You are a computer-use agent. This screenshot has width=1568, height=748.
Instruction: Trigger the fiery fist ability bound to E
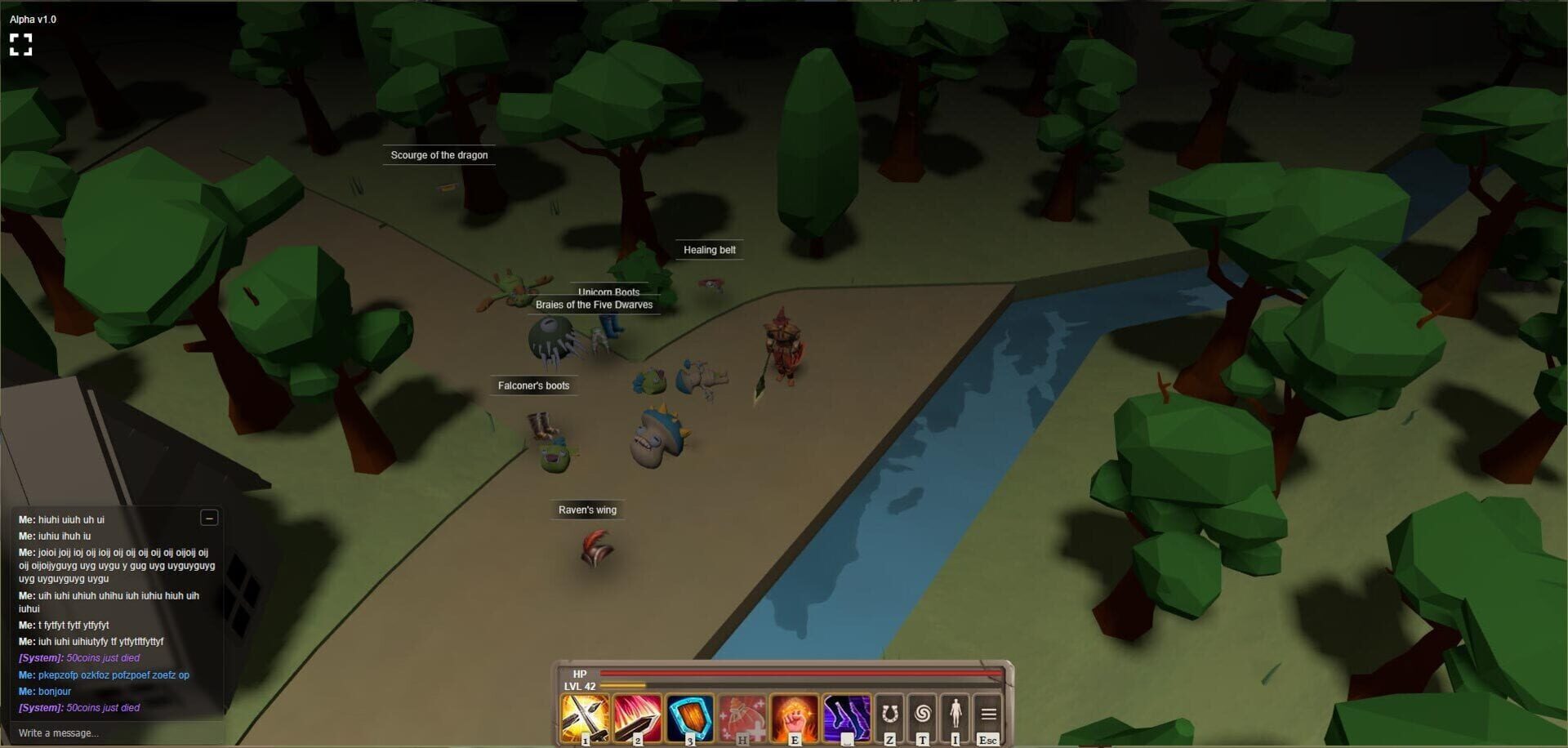click(795, 717)
